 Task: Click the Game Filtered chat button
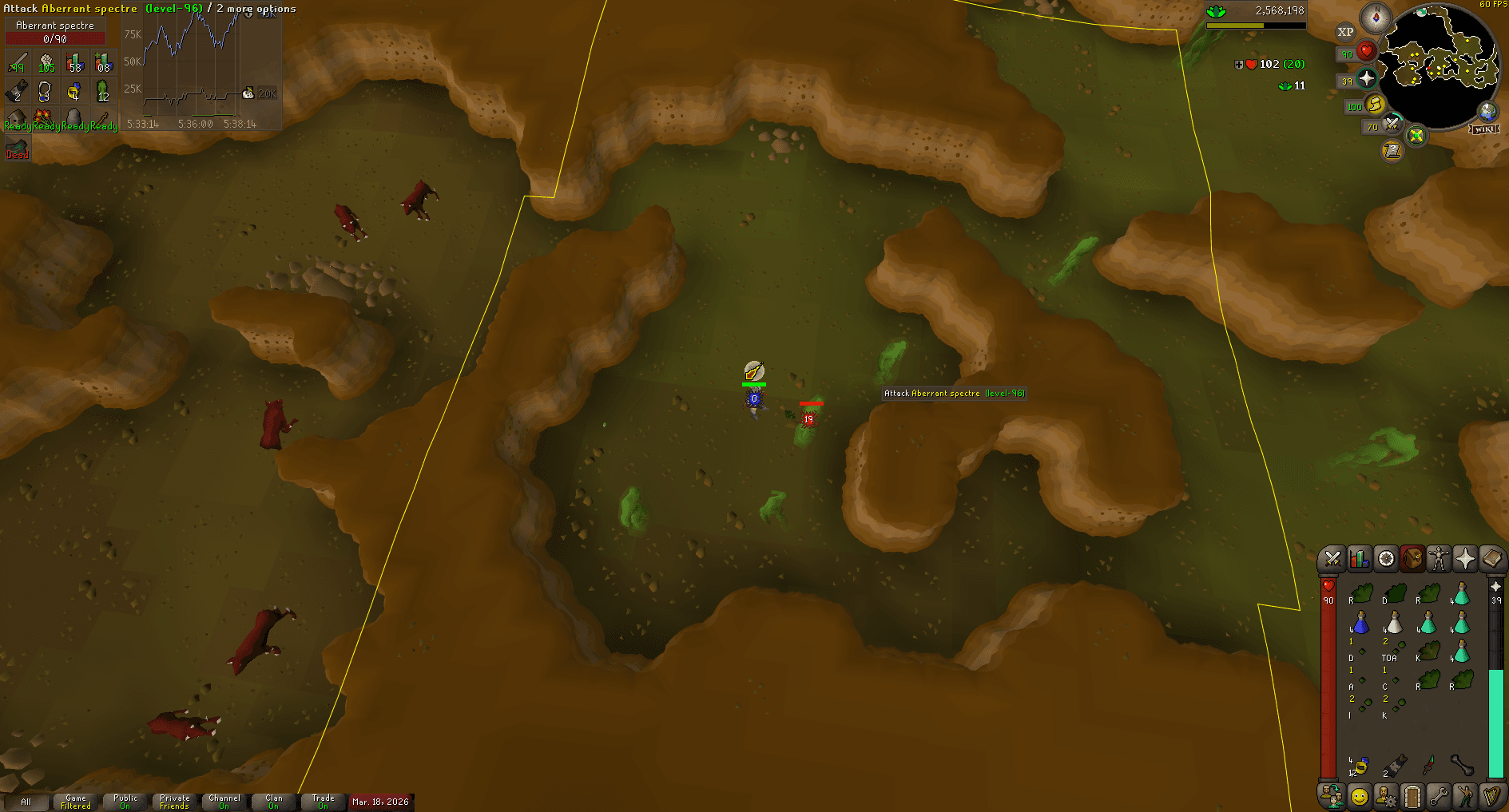[75, 802]
